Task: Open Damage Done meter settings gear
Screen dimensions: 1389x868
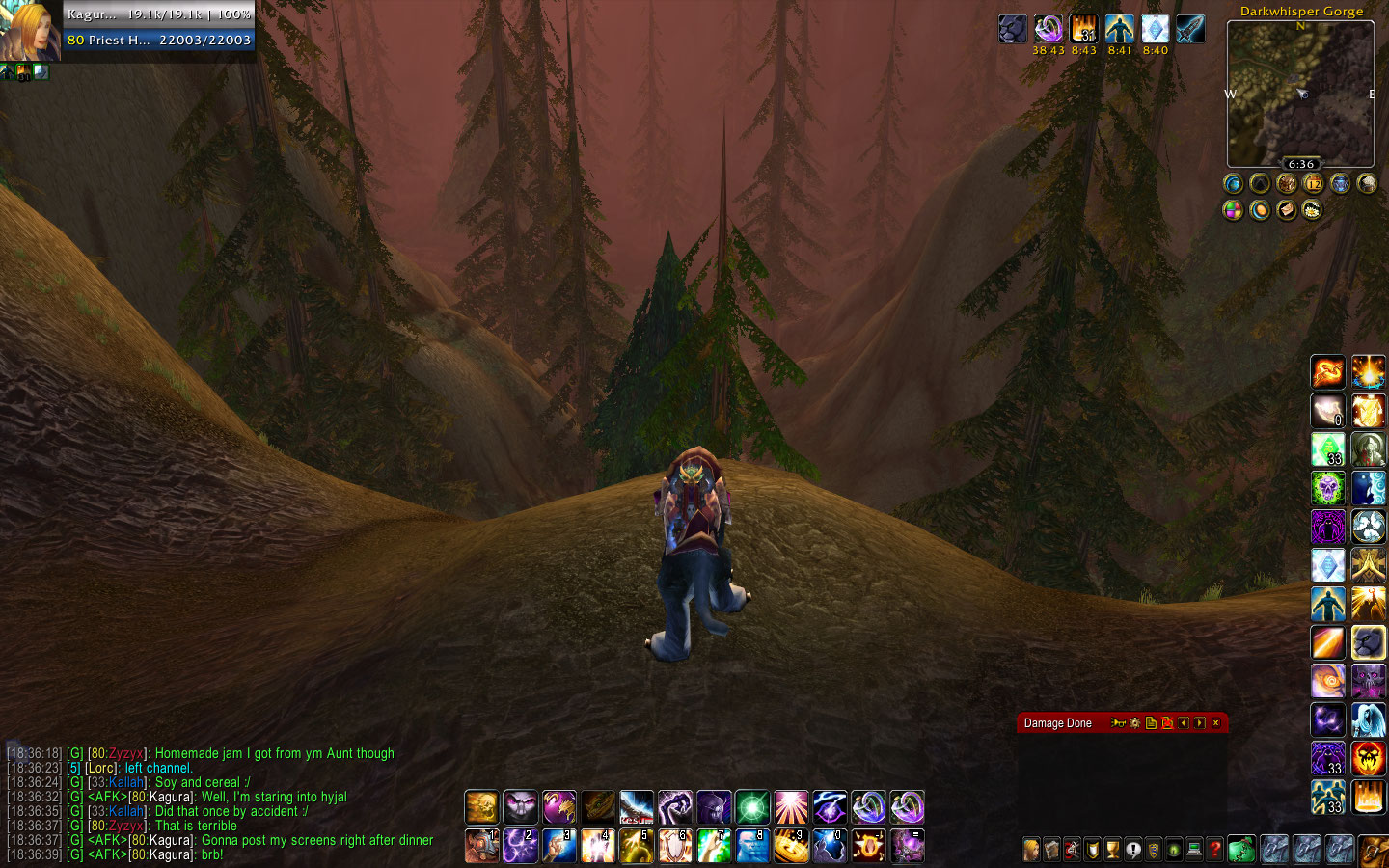Action: click(x=1135, y=723)
